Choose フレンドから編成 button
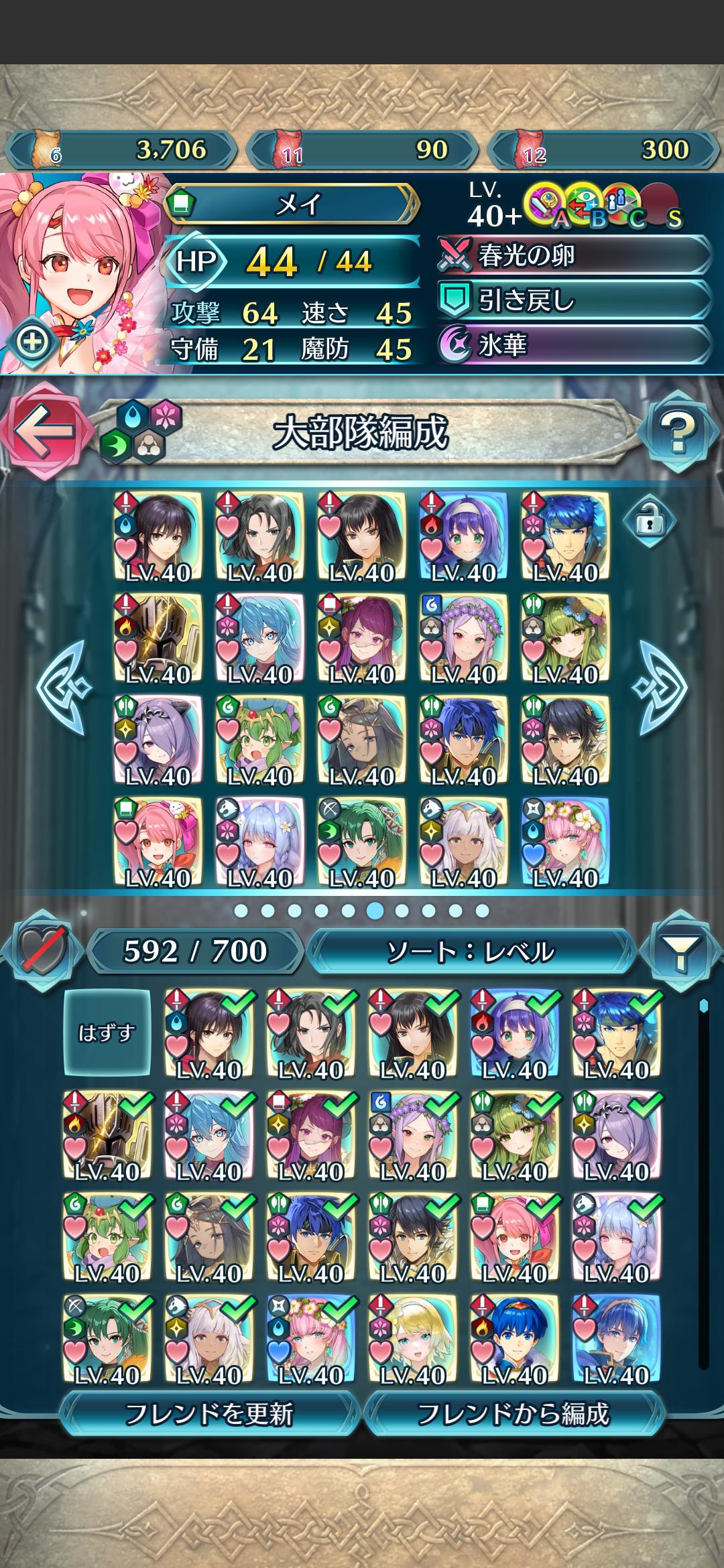The width and height of the screenshot is (724, 1568). pos(514,1415)
